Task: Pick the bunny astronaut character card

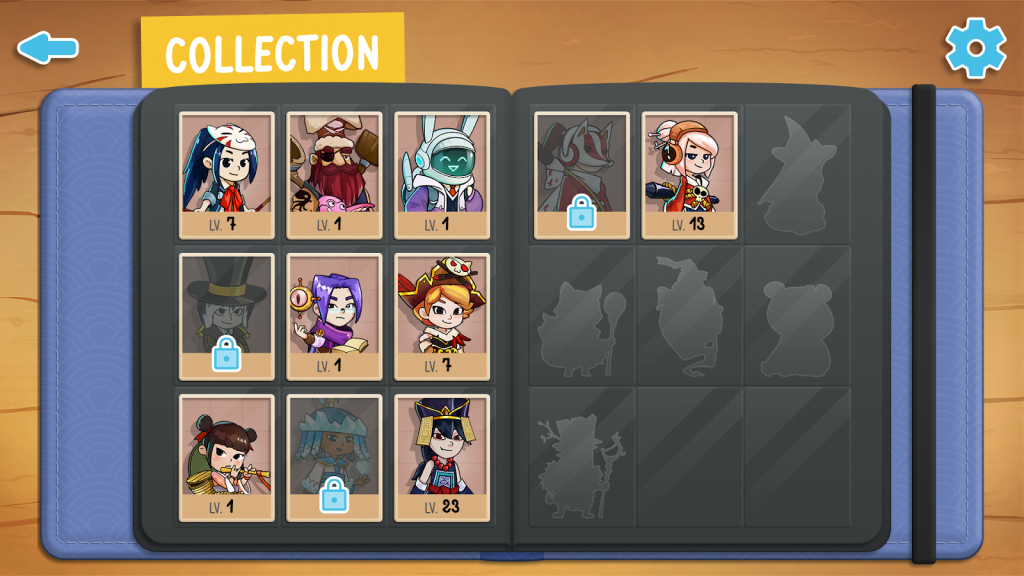Action: (x=442, y=174)
